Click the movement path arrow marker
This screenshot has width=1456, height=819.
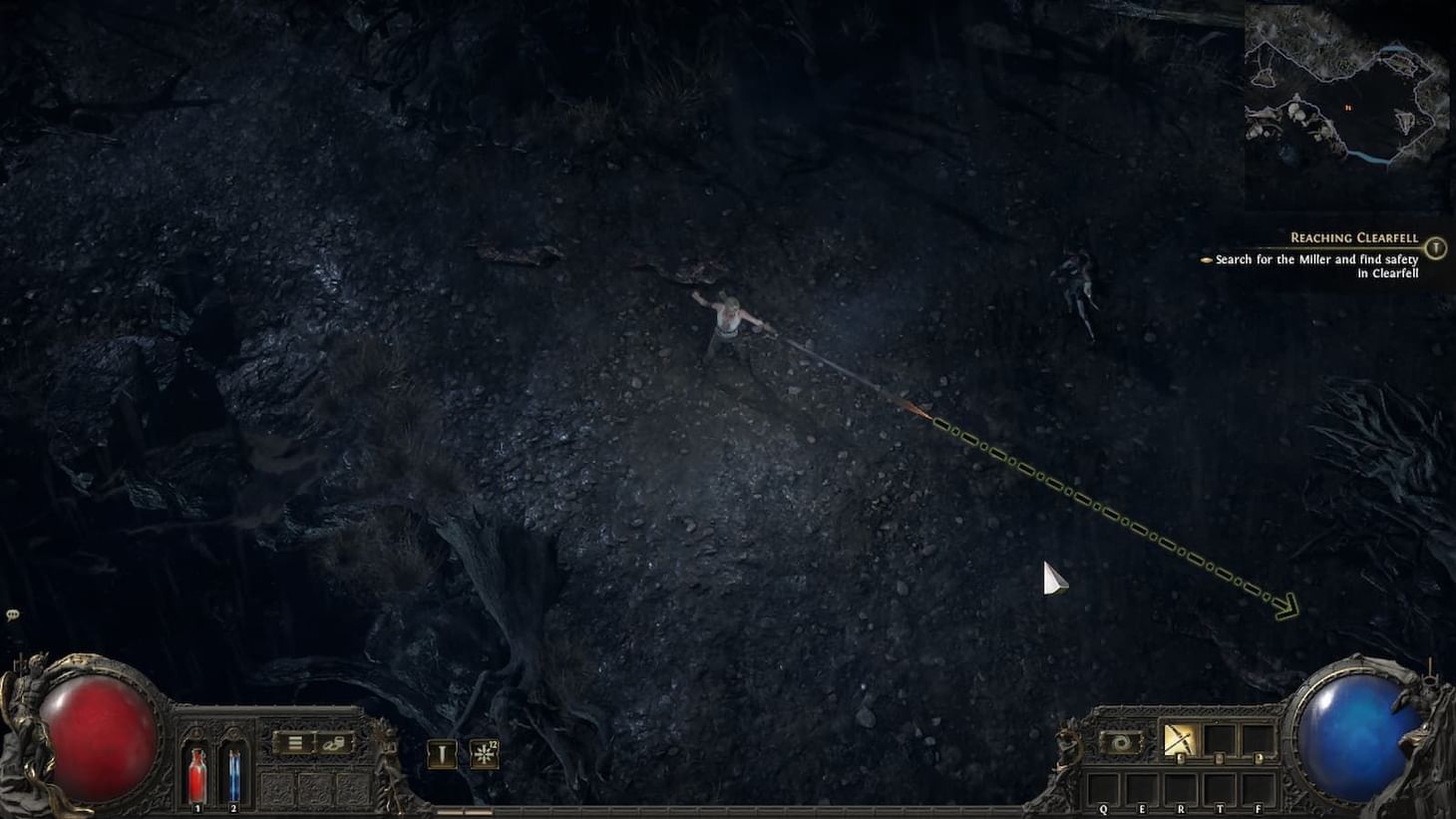(1284, 607)
